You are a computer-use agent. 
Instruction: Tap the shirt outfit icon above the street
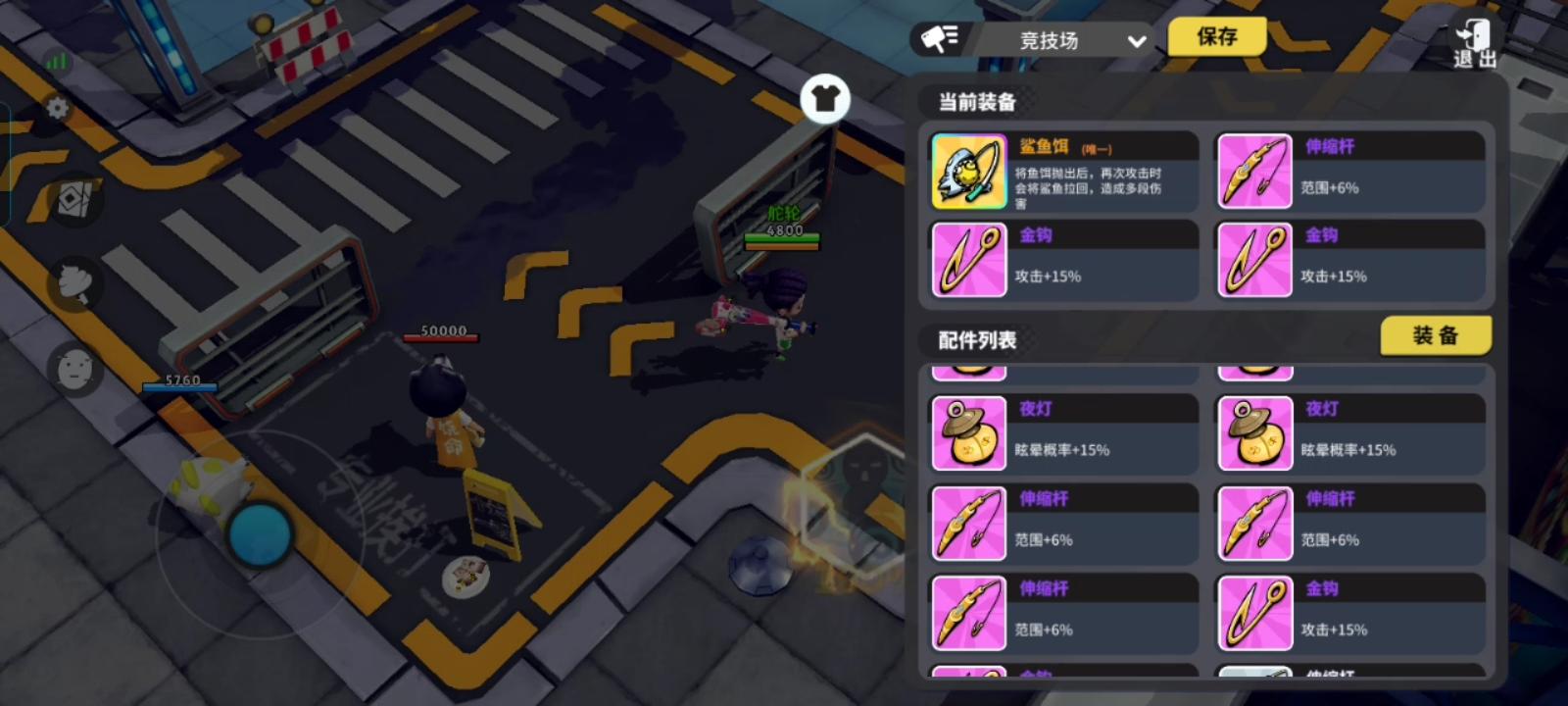click(826, 98)
